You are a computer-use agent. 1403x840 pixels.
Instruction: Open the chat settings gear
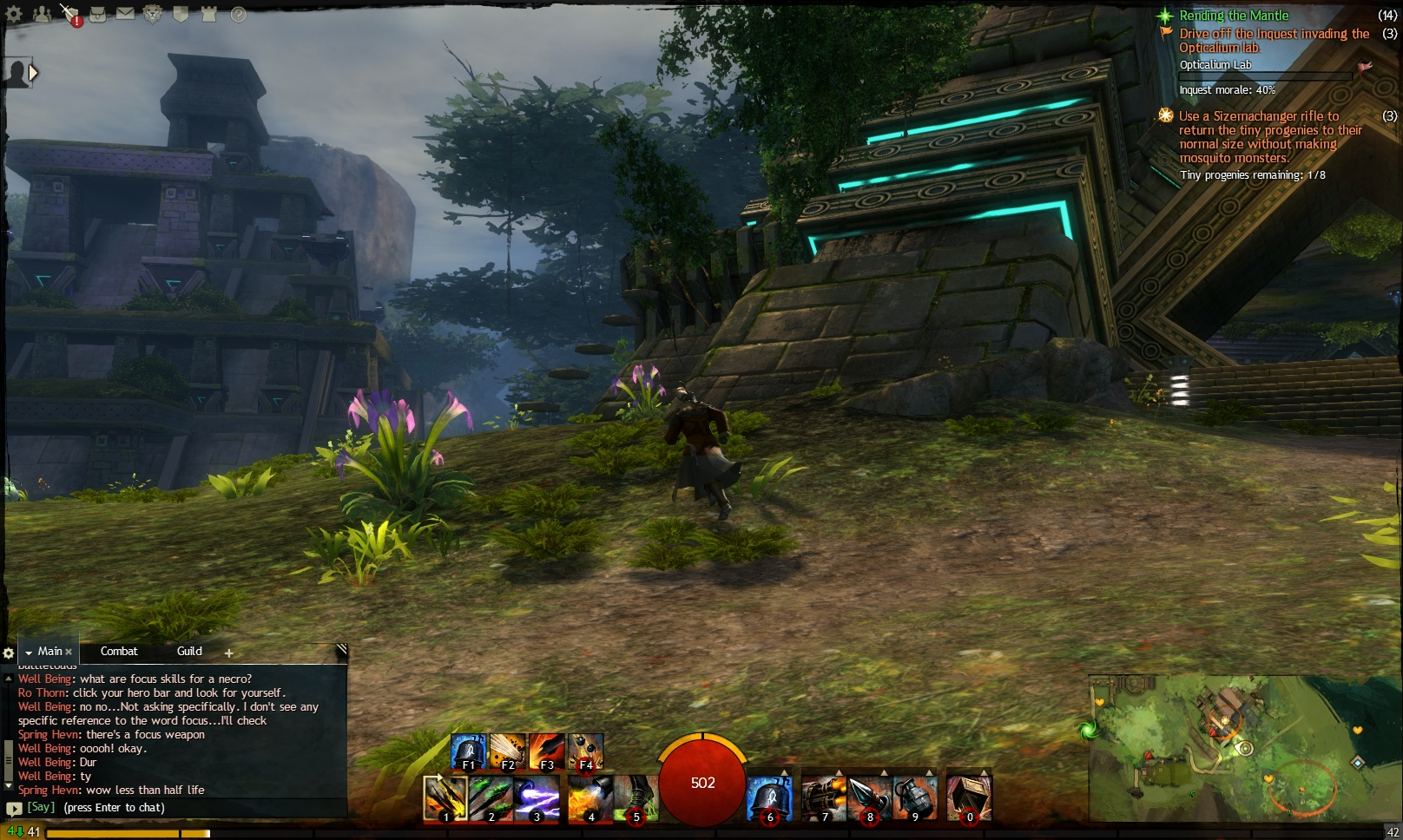point(9,652)
